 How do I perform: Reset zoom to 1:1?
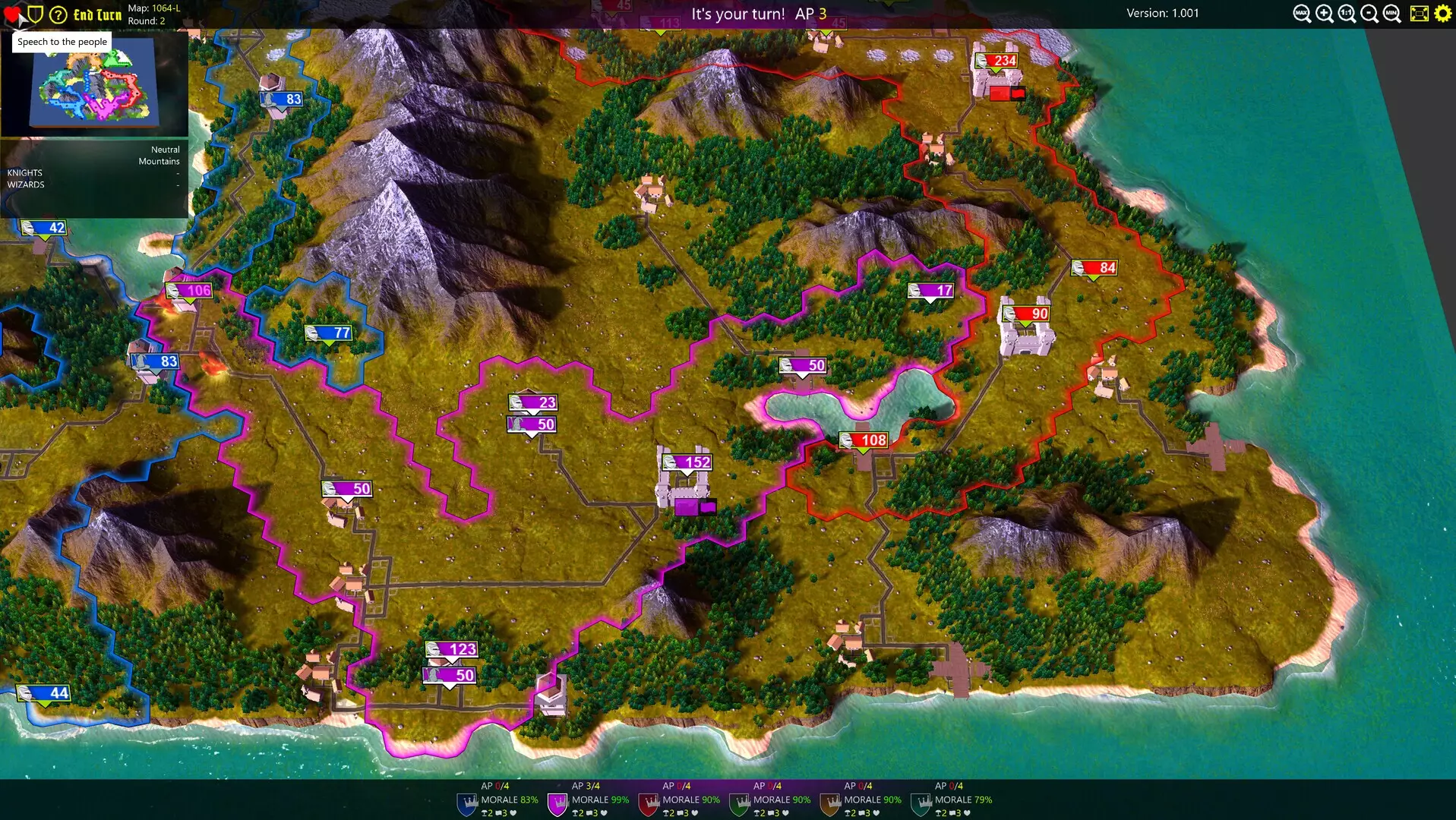coord(1347,14)
